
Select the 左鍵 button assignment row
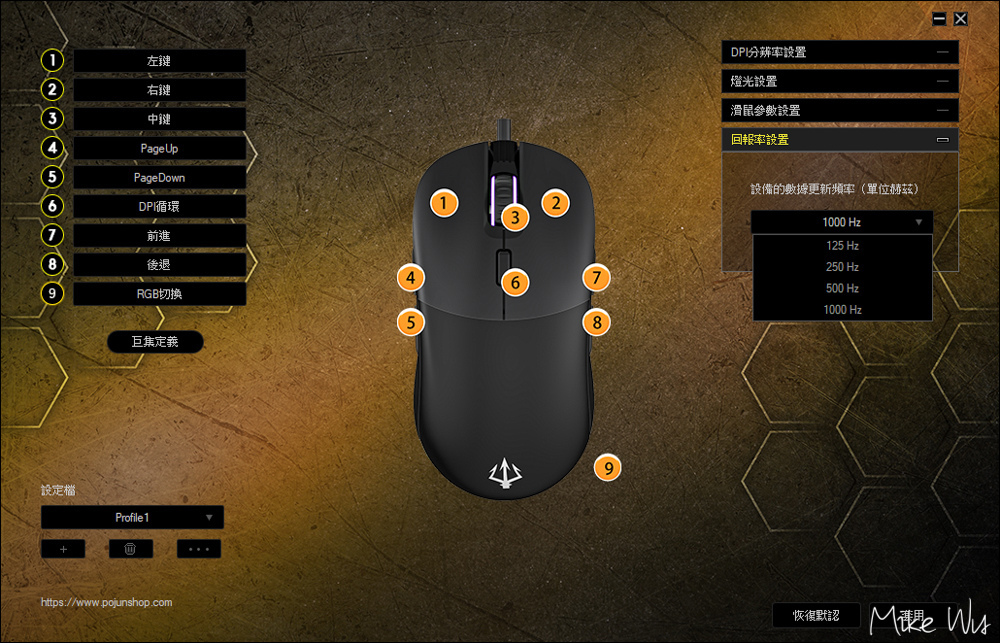coord(159,61)
